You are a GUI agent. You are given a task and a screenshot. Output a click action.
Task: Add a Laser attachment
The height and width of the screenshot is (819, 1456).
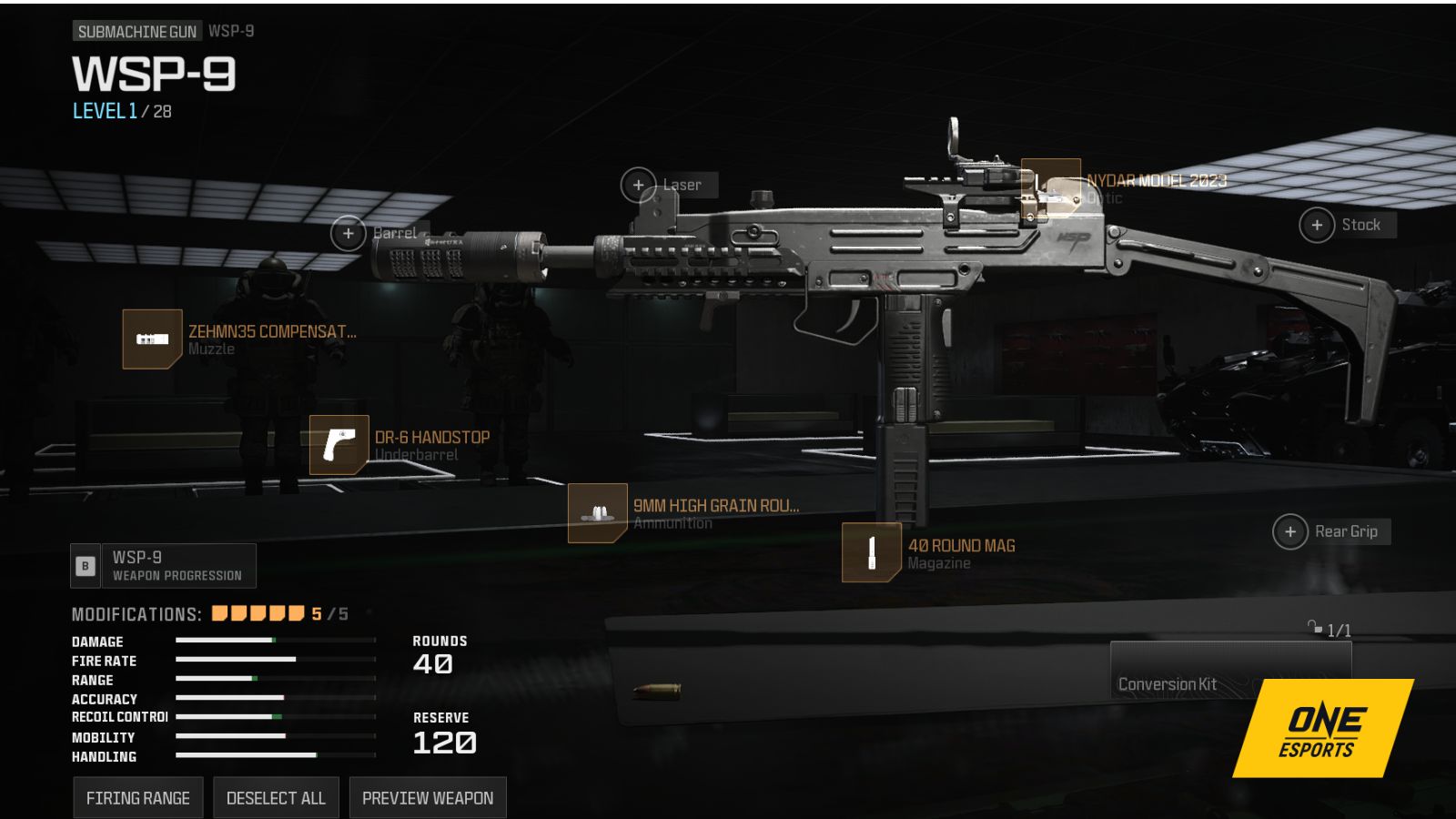pyautogui.click(x=639, y=185)
